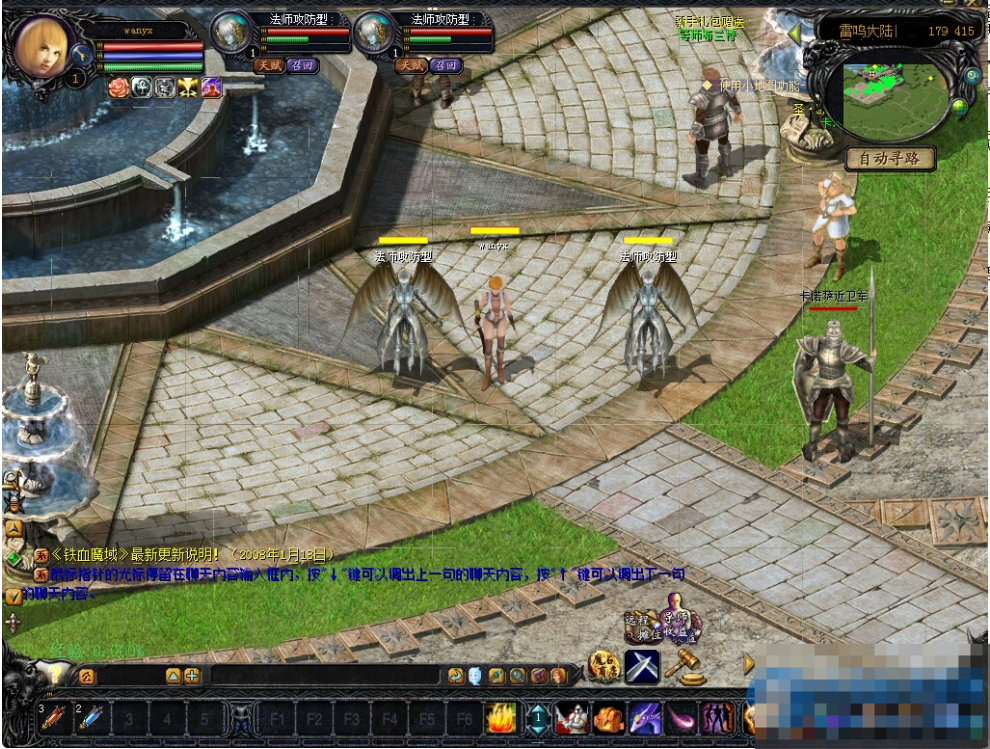The height and width of the screenshot is (749, 990).
Task: Open 天赋 for the first summoned pet
Action: coord(267,65)
